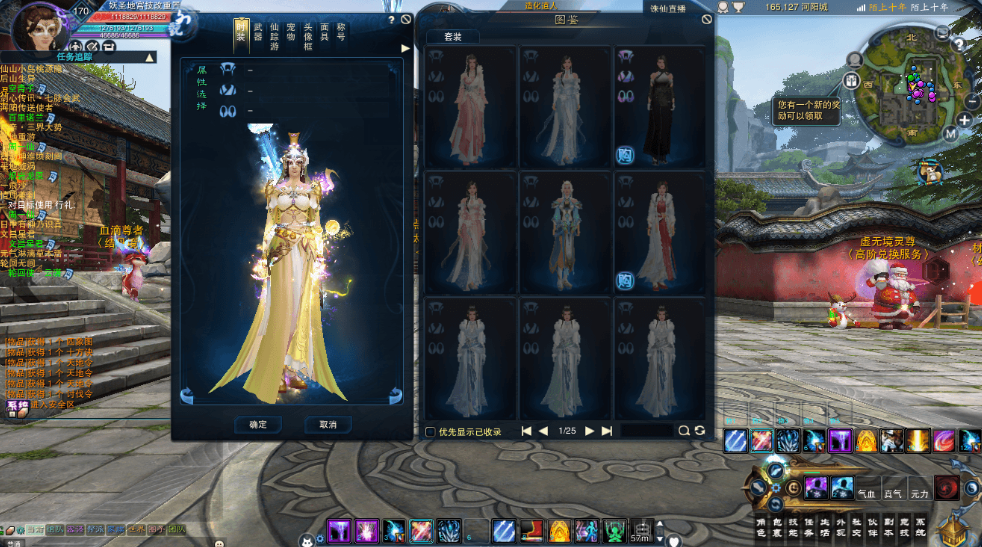Open help for the wardrobe panel
The width and height of the screenshot is (982, 547).
391,19
